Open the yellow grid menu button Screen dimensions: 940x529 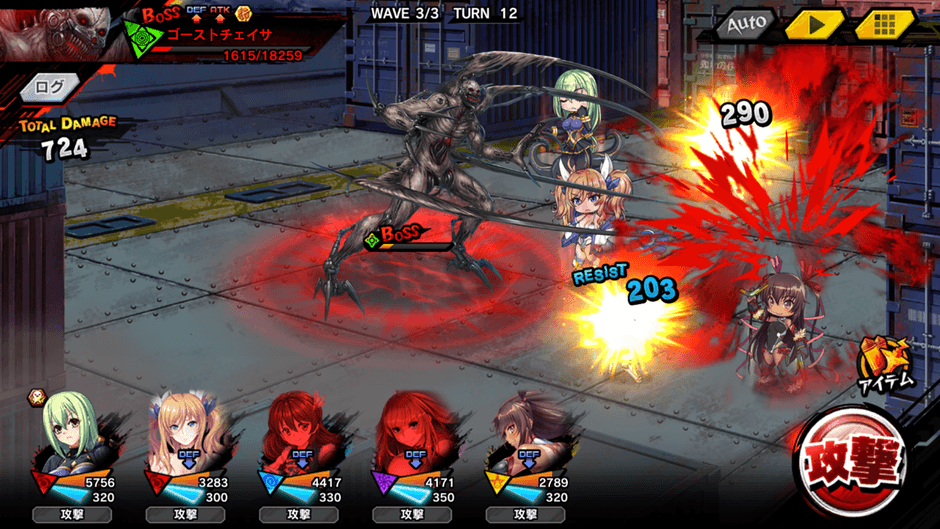pos(883,23)
